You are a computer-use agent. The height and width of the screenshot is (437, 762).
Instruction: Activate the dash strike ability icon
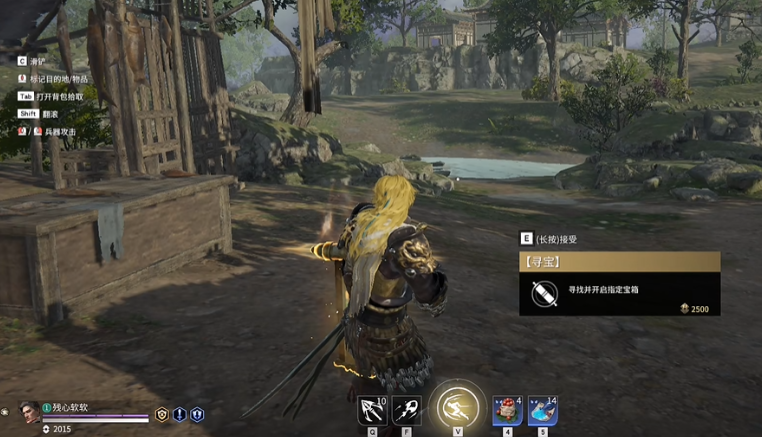[405, 410]
